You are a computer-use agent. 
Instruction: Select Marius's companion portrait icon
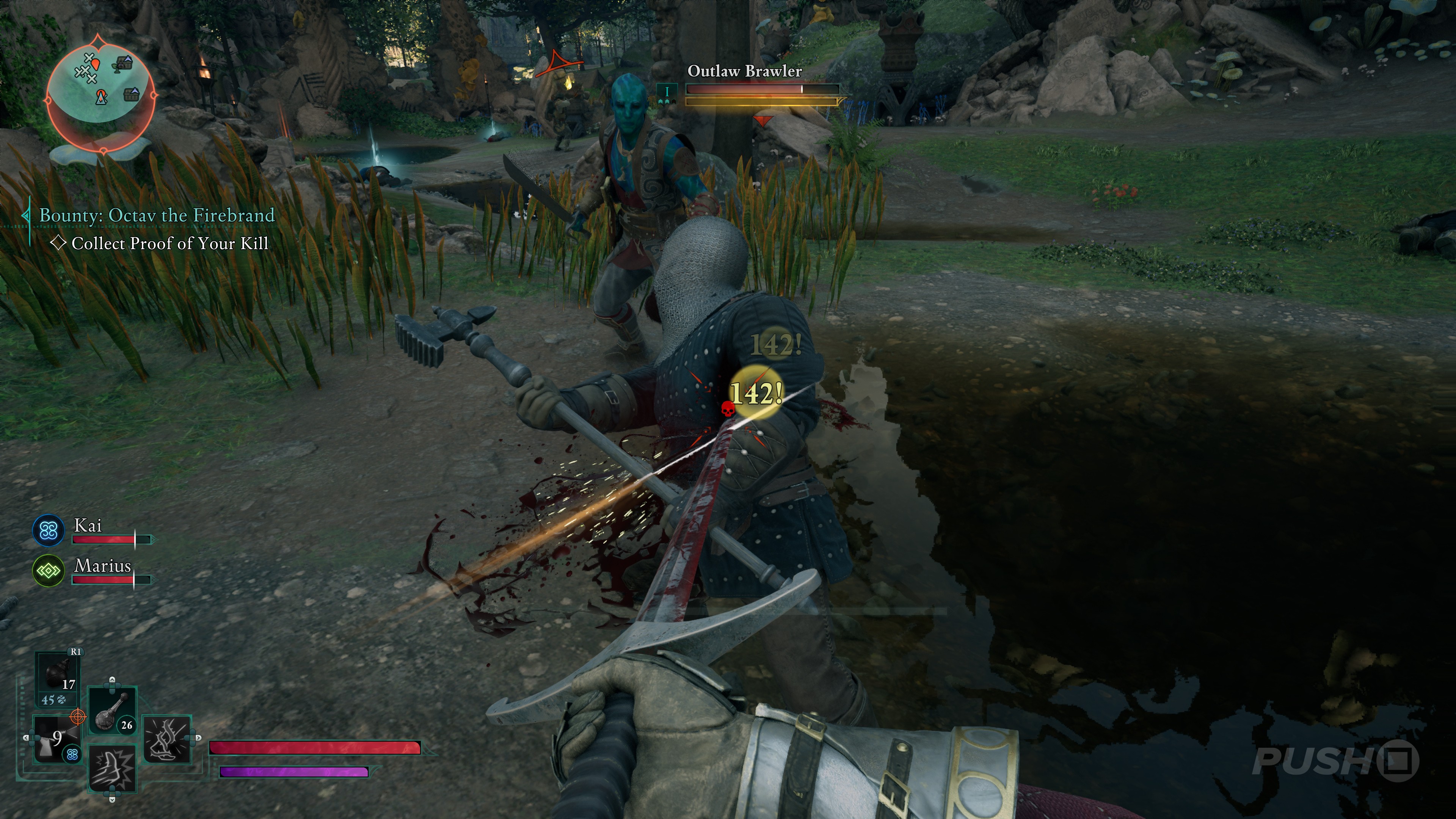48,571
